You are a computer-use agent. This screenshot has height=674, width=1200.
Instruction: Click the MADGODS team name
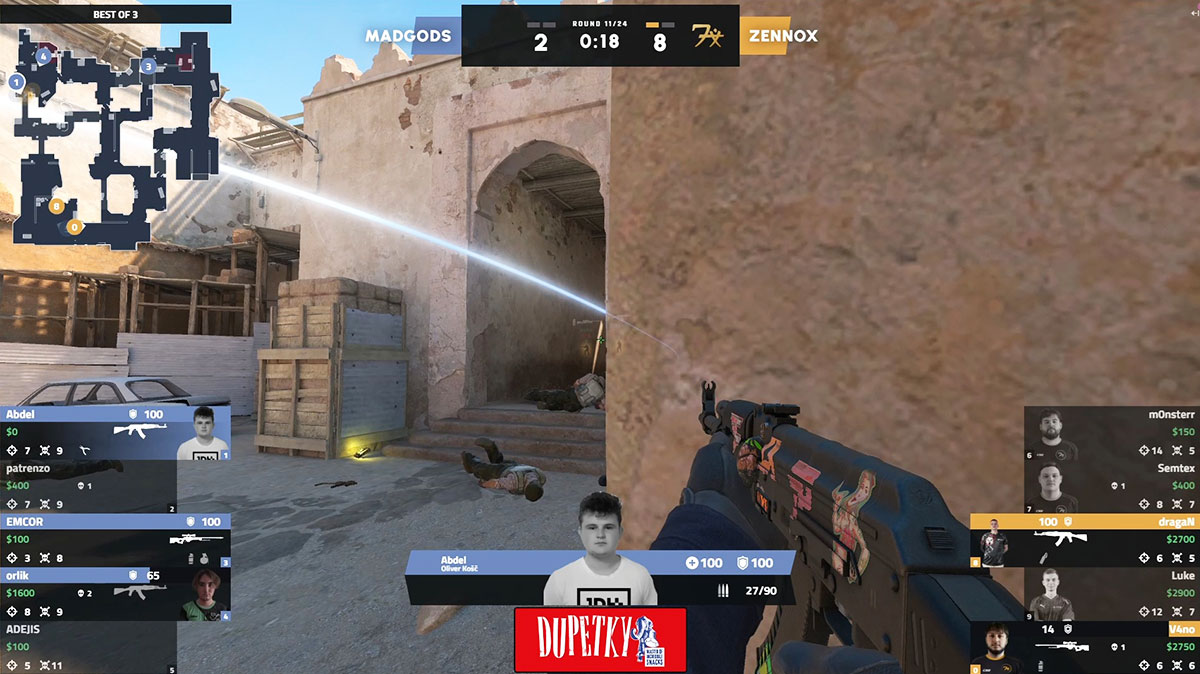[x=408, y=36]
